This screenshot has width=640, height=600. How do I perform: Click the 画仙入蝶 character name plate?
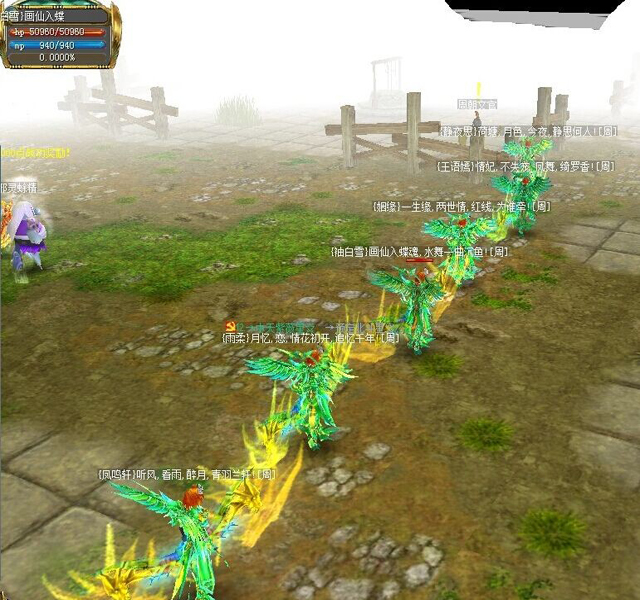coord(55,16)
